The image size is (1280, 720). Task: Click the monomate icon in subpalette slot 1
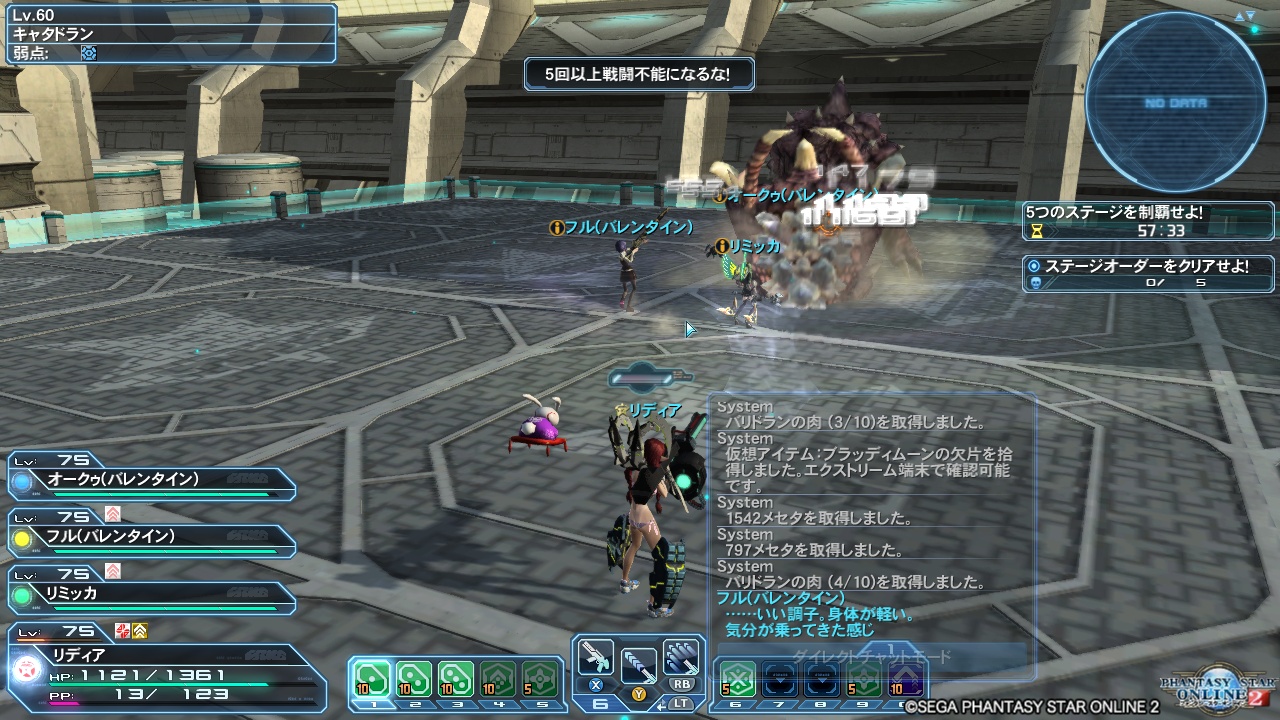click(x=373, y=678)
